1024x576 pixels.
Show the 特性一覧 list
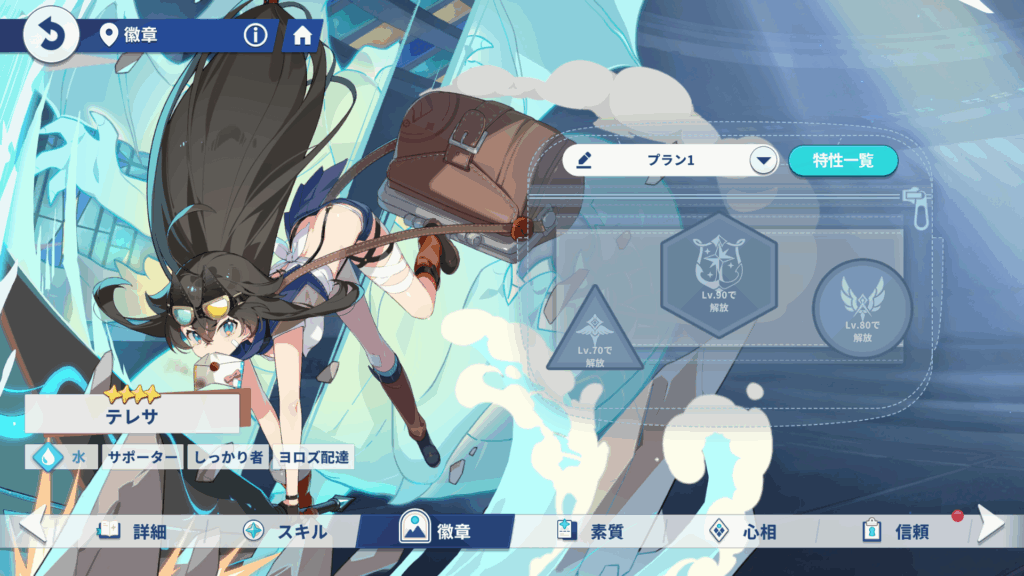coord(842,161)
